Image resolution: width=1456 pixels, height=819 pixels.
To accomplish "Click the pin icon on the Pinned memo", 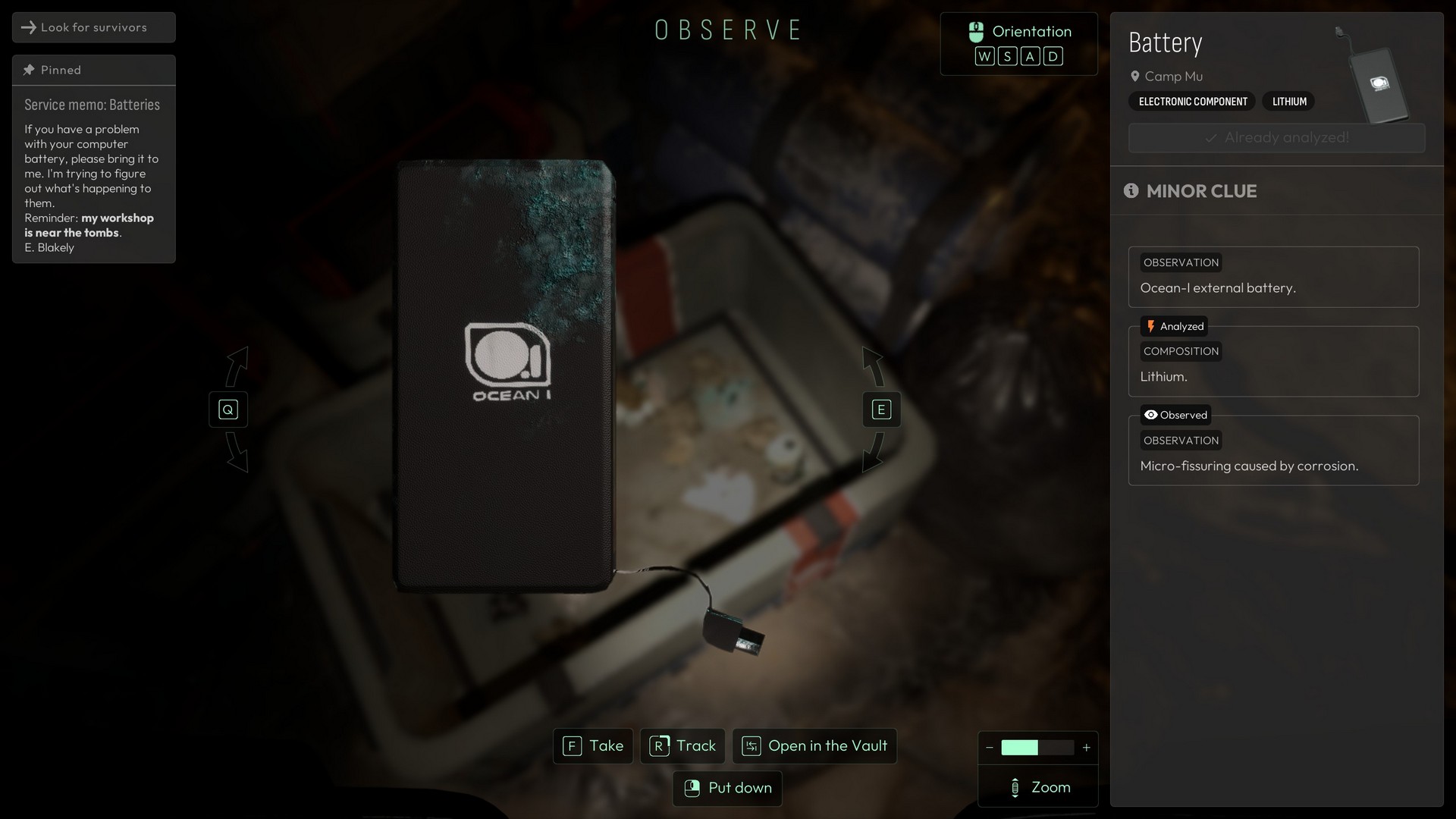I will (29, 69).
